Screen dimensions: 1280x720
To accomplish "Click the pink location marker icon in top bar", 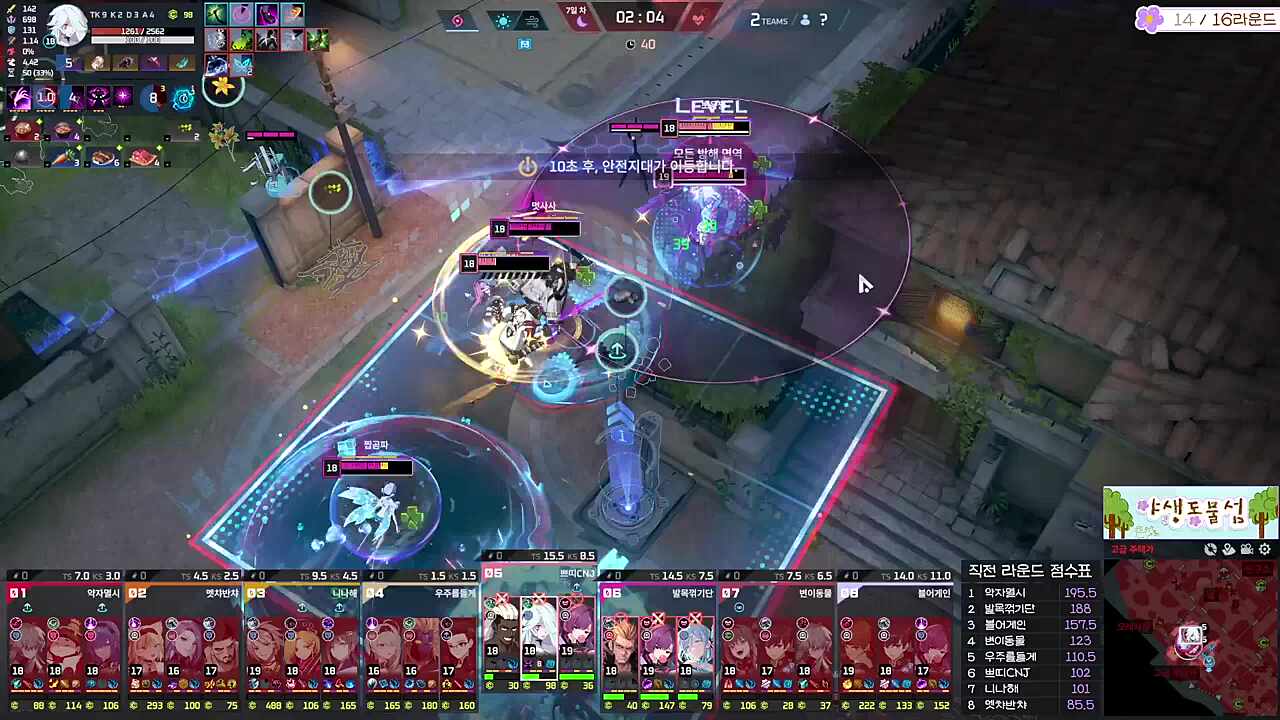I will [457, 20].
